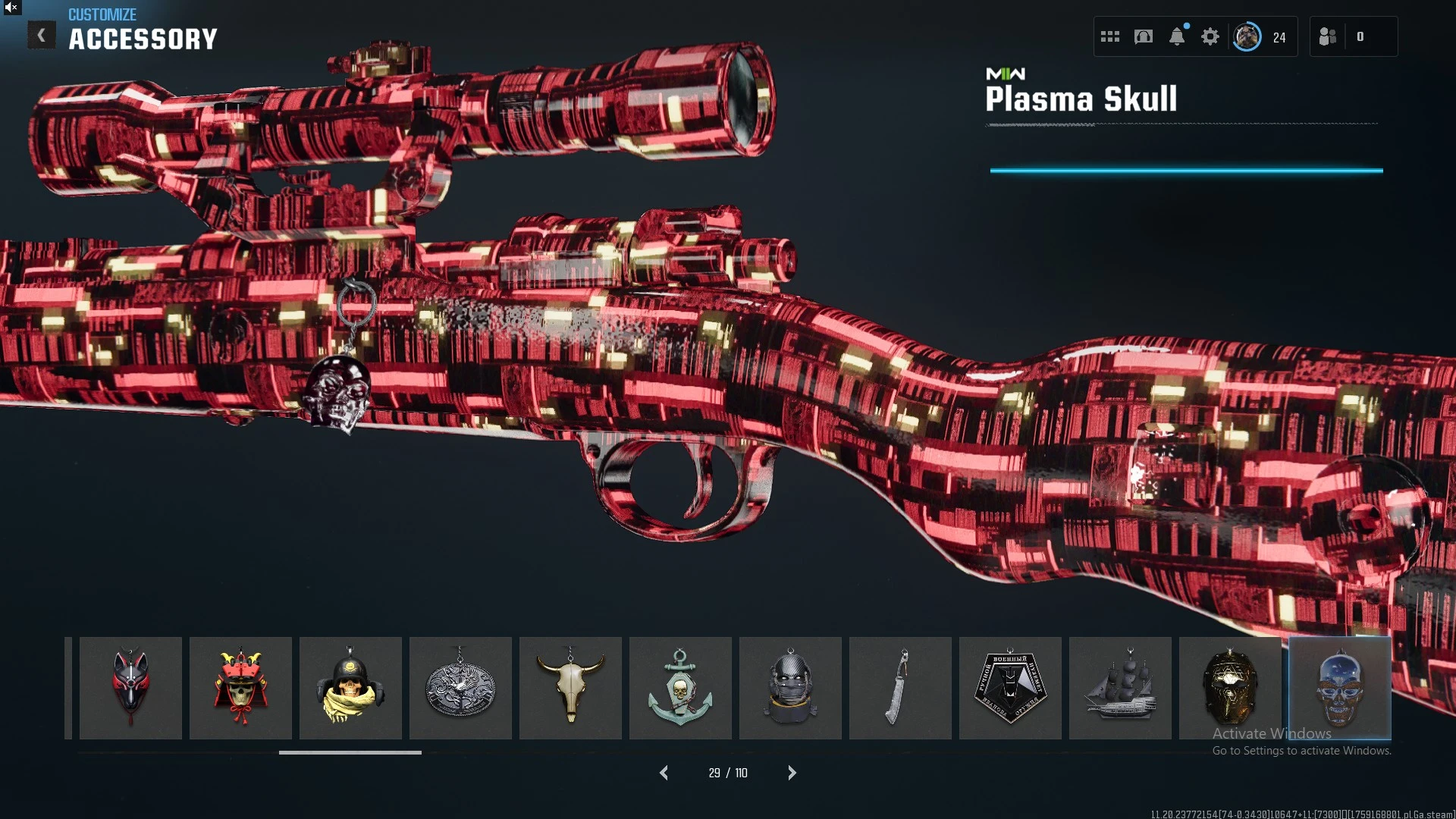Select the golden skull mask charm
The width and height of the screenshot is (1456, 819).
[1230, 688]
